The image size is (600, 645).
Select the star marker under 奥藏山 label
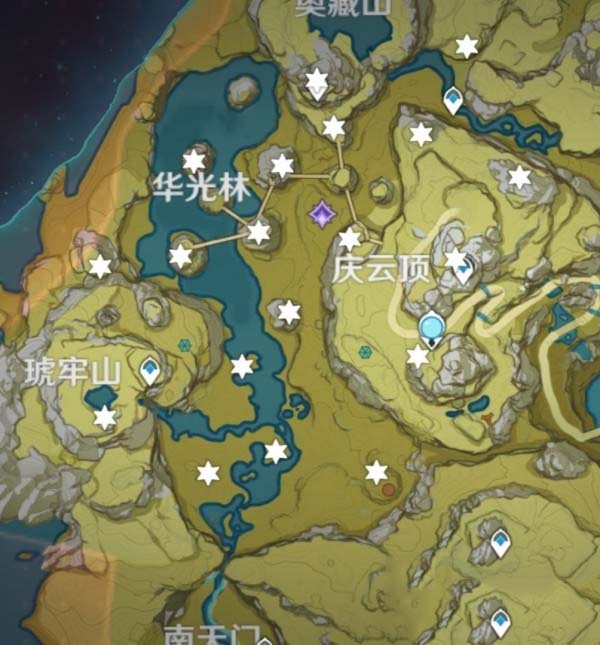tap(317, 80)
